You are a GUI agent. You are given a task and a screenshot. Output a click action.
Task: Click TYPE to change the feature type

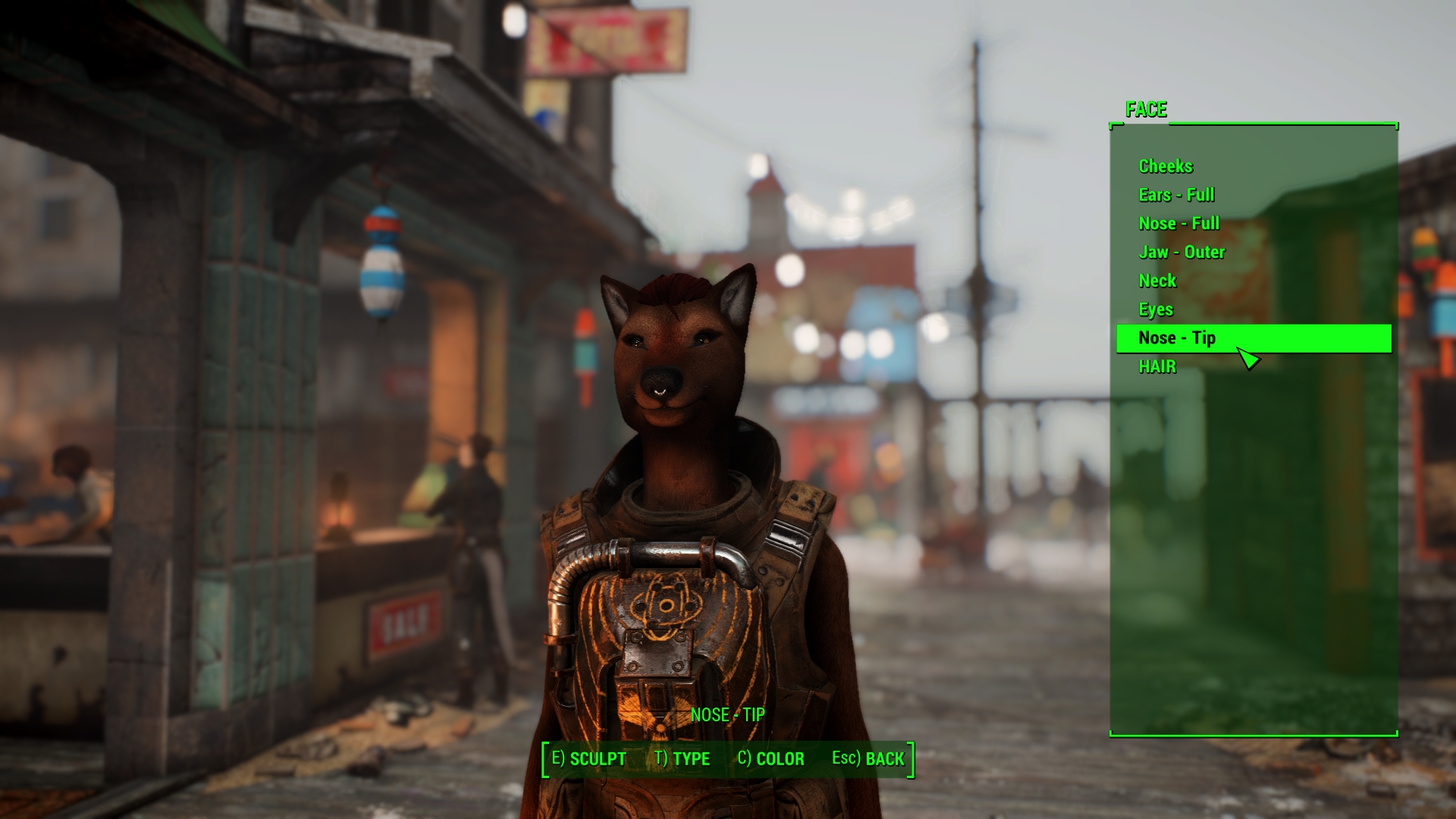pos(682,758)
